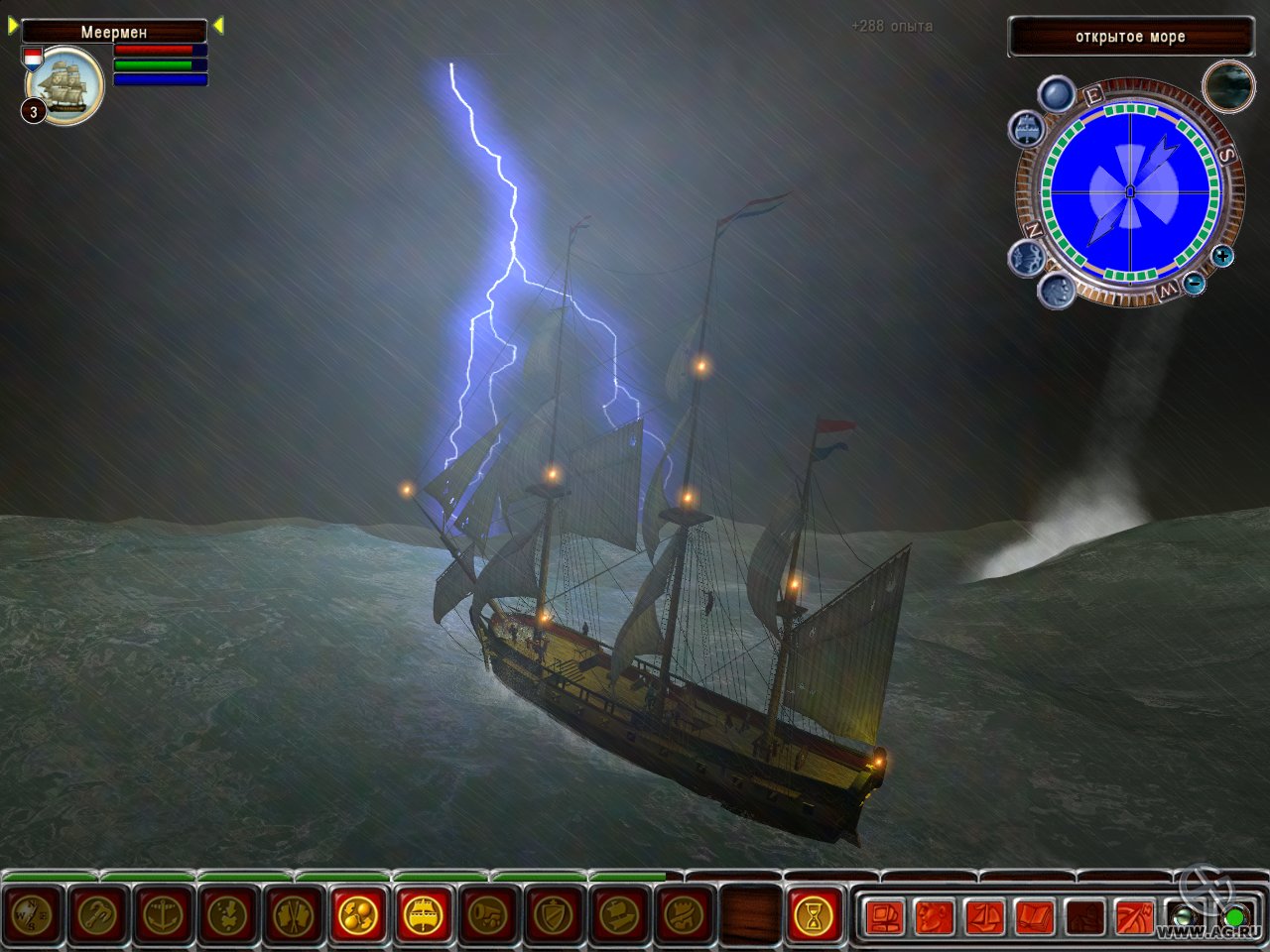Click the fortress tower command icon
The width and height of the screenshot is (1270, 952).
click(685, 915)
